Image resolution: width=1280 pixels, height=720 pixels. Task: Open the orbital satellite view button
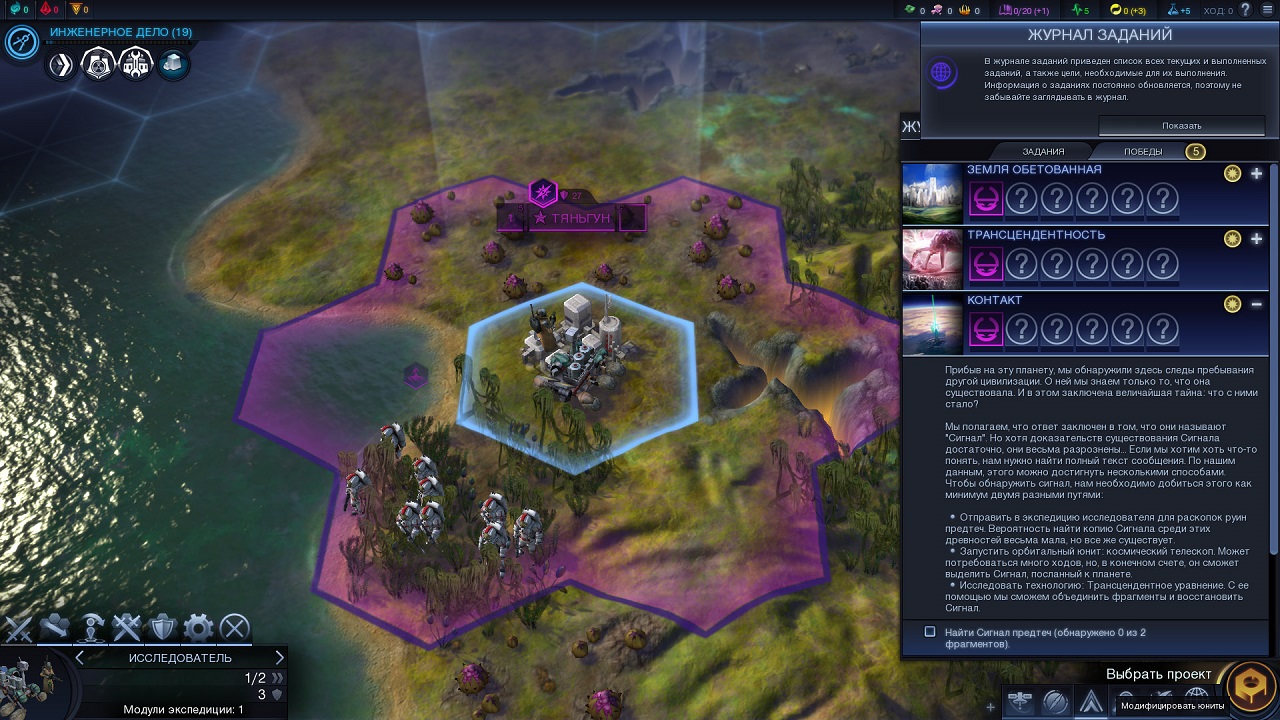tap(1021, 702)
